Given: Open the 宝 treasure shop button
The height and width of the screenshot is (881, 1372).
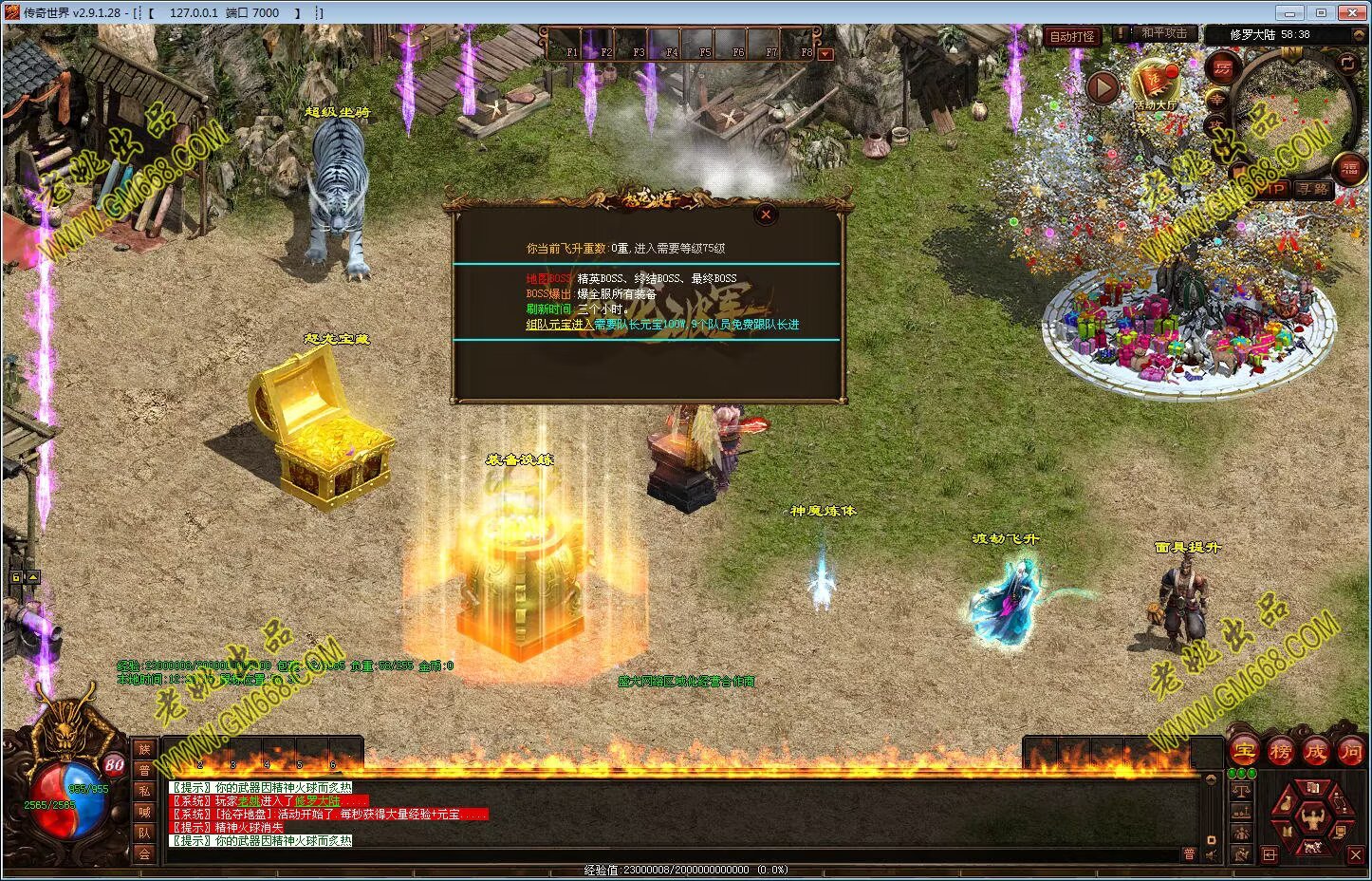Looking at the screenshot, I should click(x=1243, y=751).
